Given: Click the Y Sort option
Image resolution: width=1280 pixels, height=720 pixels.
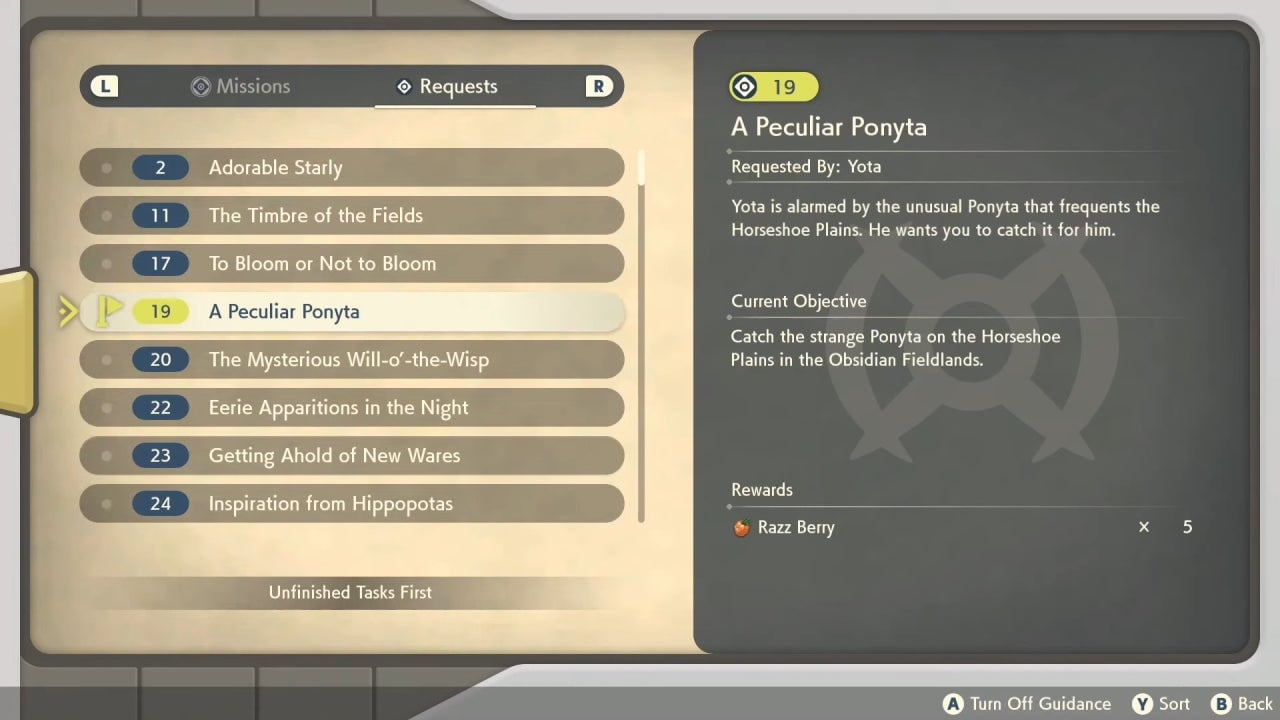Looking at the screenshot, I should click(x=1160, y=703).
